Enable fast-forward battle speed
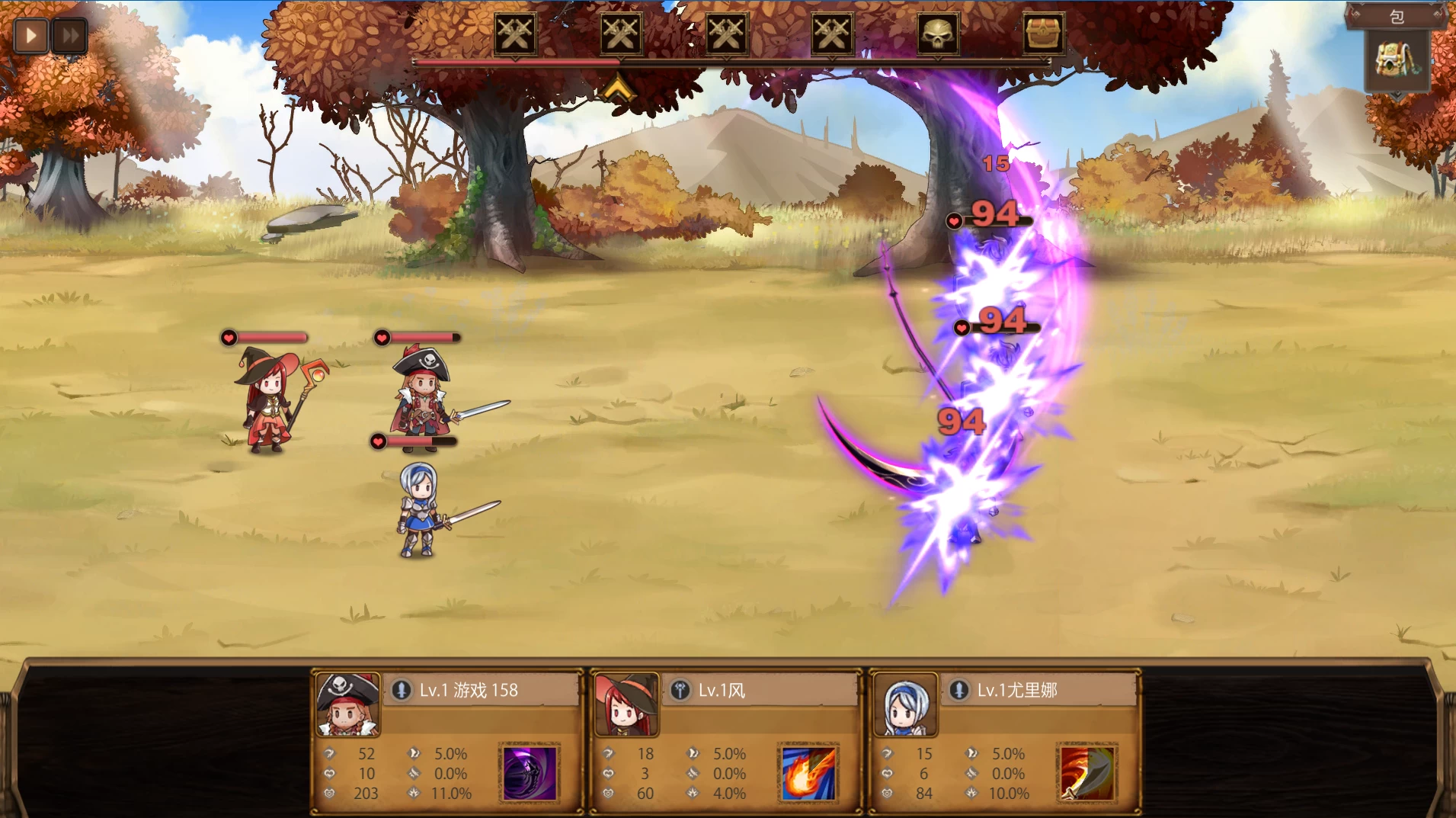Screen dimensions: 1456x818 69,34
